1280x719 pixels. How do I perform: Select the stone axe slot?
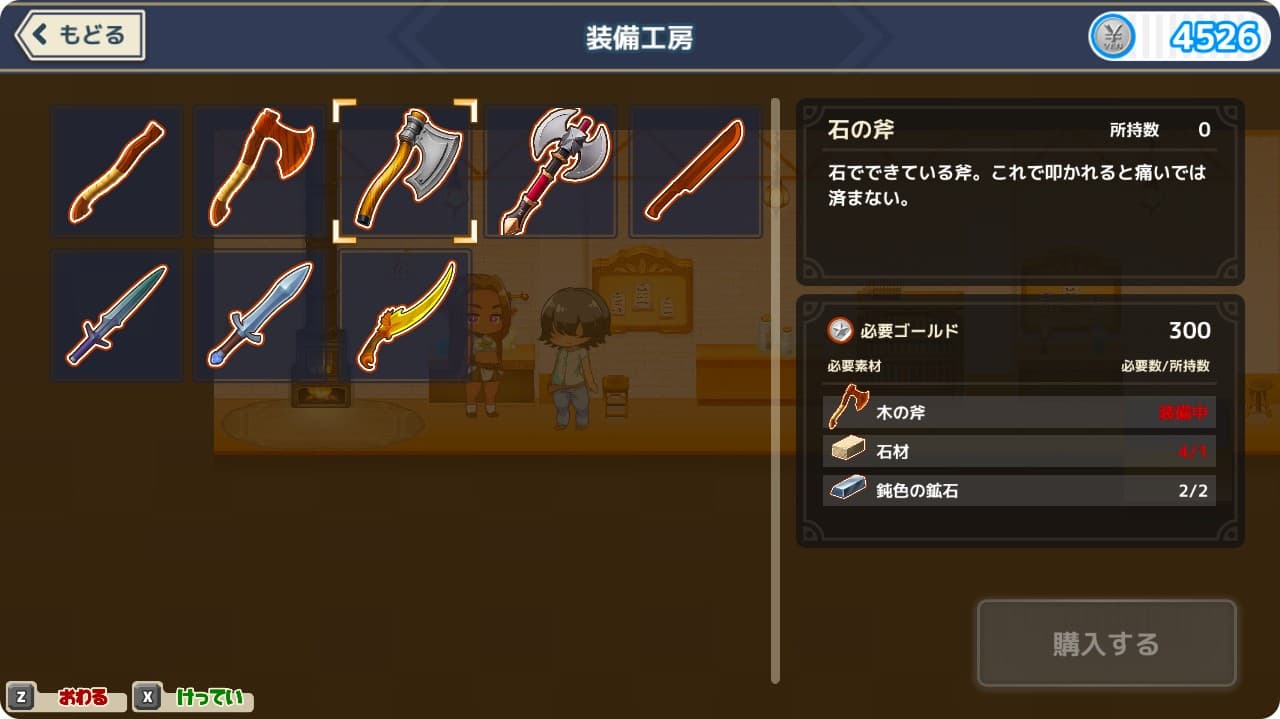405,171
